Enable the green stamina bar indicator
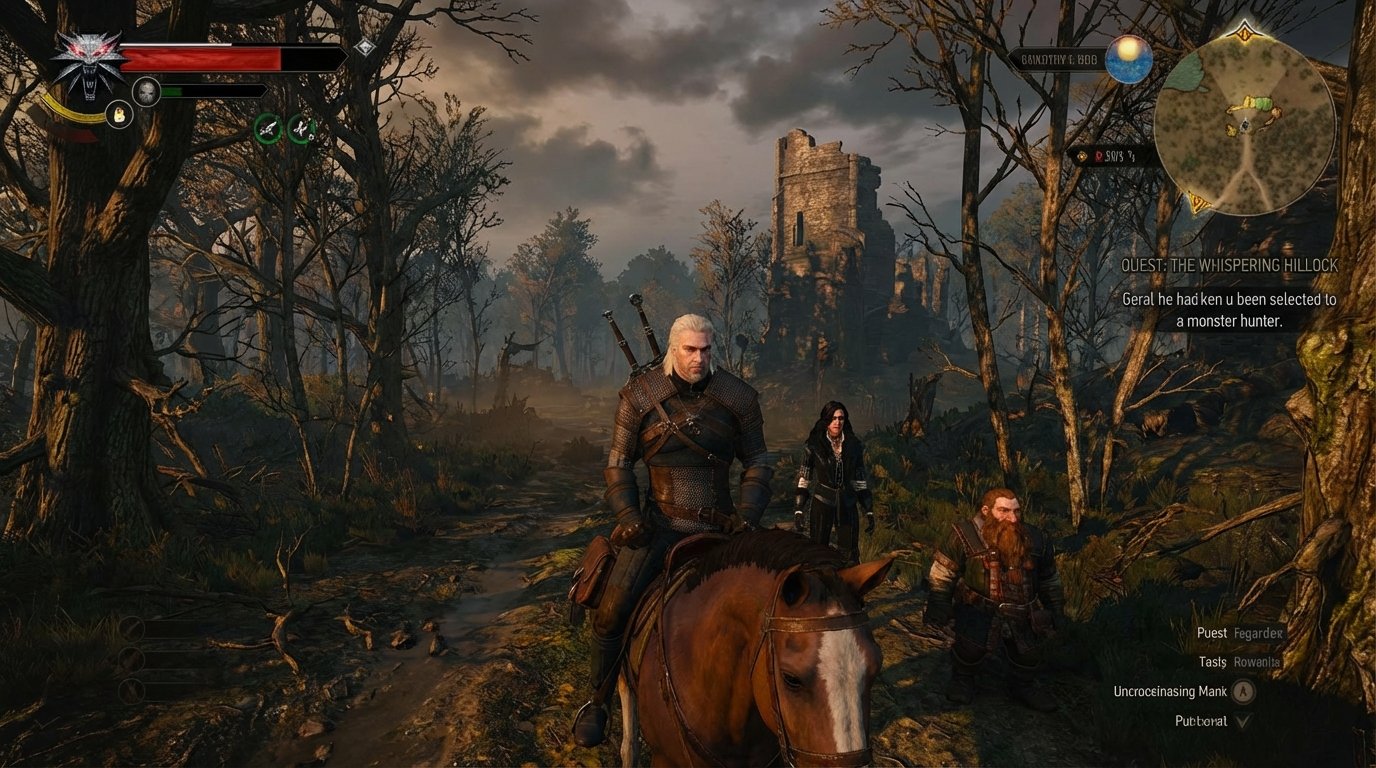The image size is (1376, 768). click(172, 91)
